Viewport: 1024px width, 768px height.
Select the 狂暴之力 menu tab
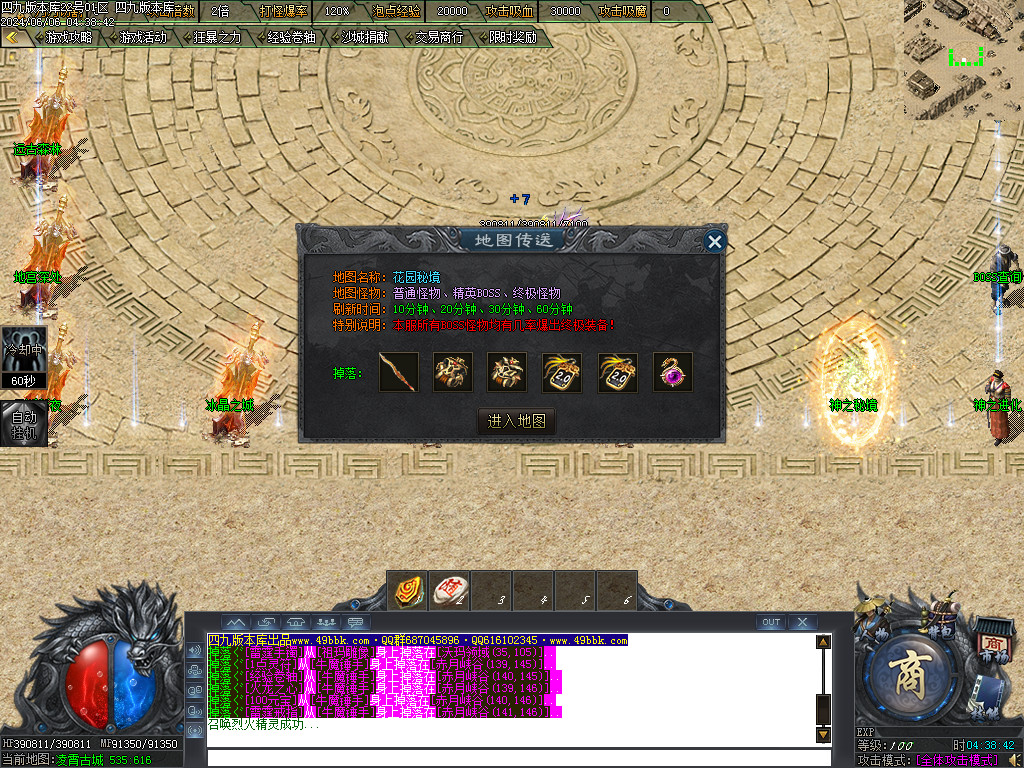[x=217, y=38]
